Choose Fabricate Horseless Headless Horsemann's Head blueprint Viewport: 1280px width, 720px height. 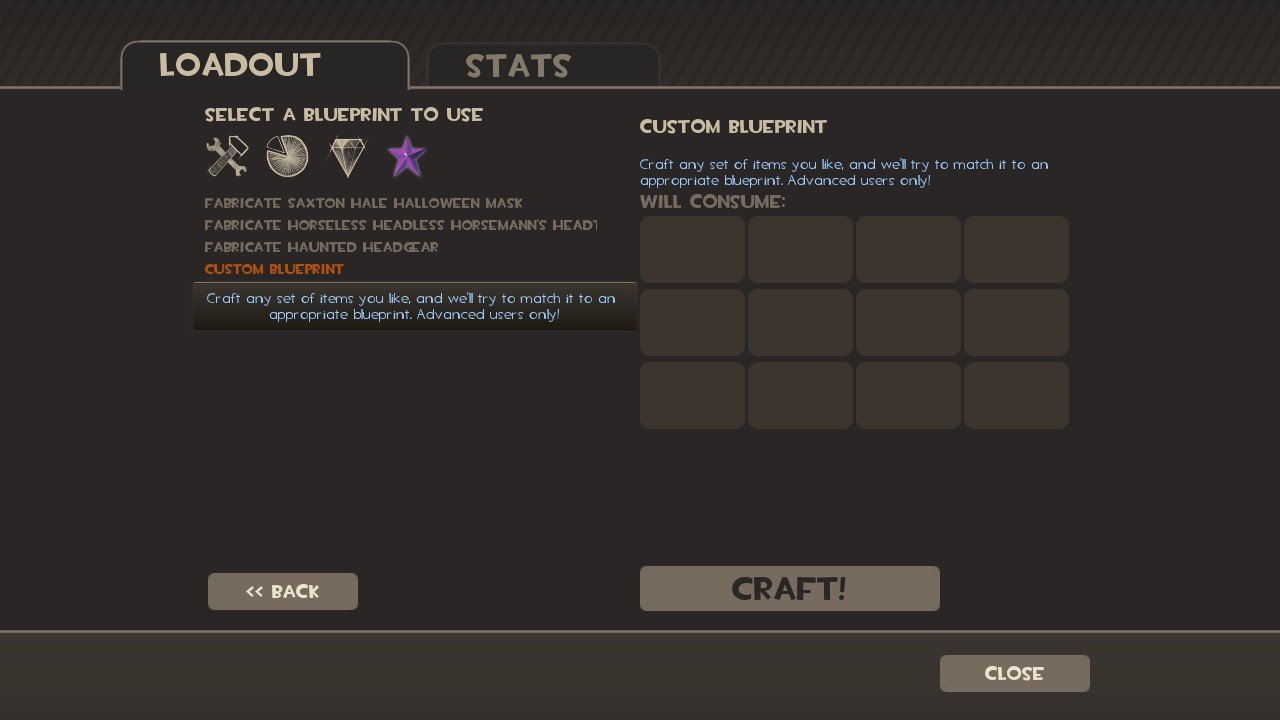pos(400,225)
